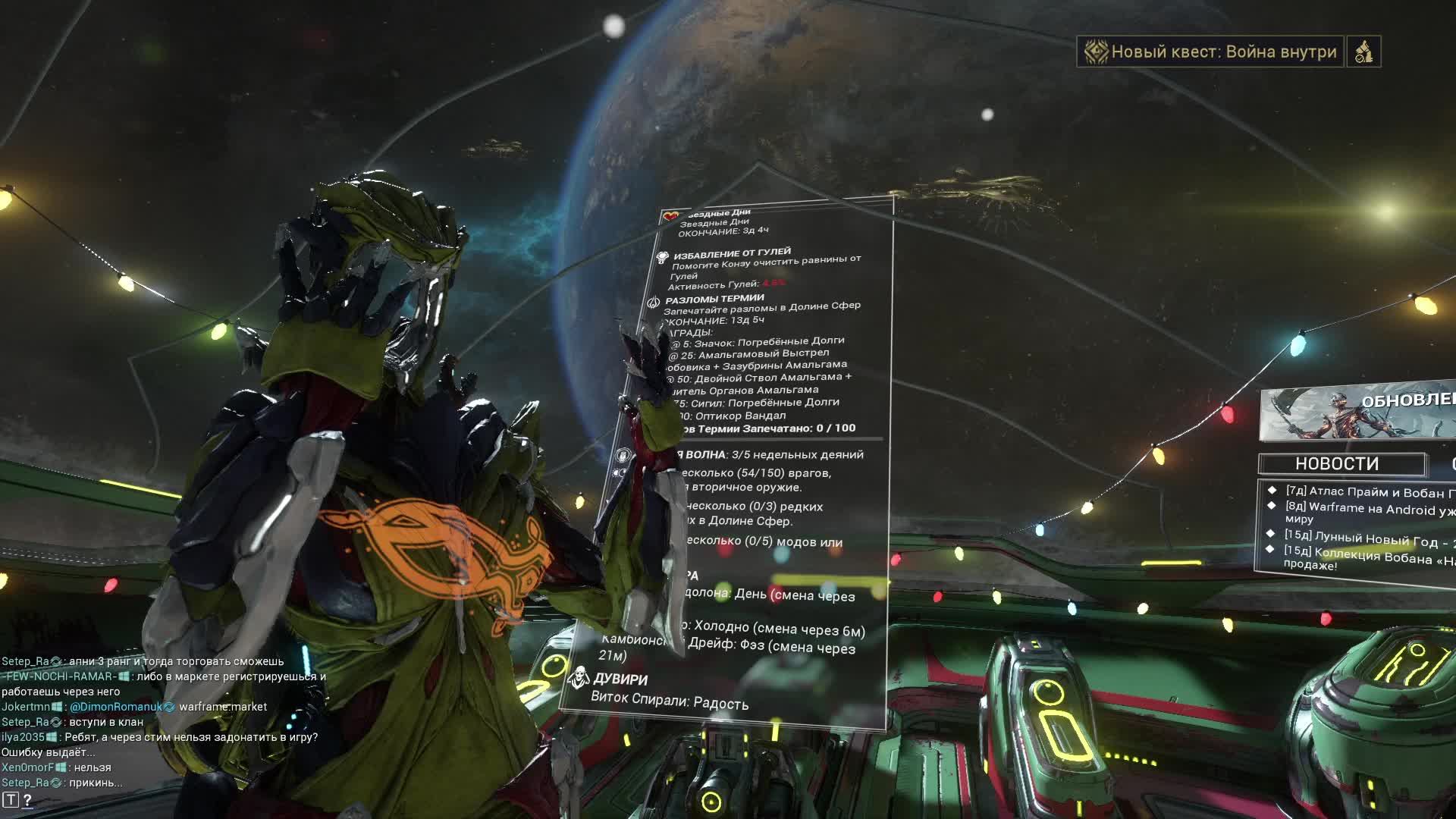Select the @DimonRomanuk mention in chat

pyautogui.click(x=115, y=707)
